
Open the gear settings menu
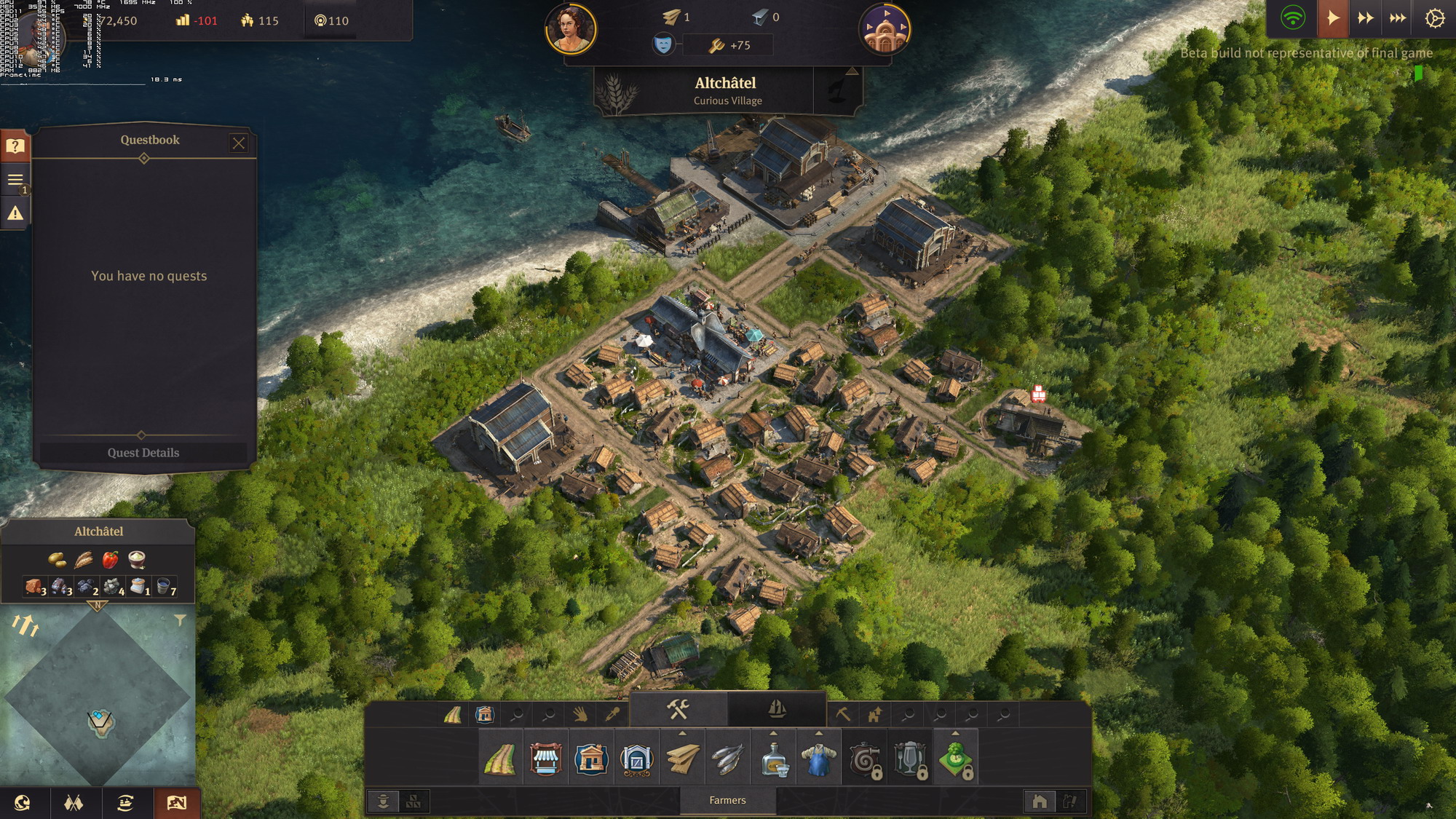[1434, 18]
